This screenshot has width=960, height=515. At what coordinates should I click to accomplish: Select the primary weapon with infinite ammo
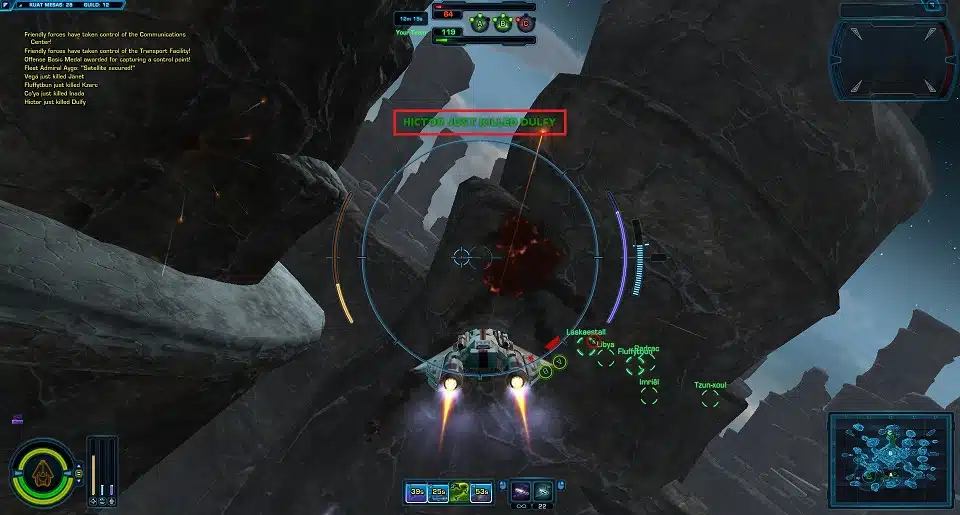520,490
